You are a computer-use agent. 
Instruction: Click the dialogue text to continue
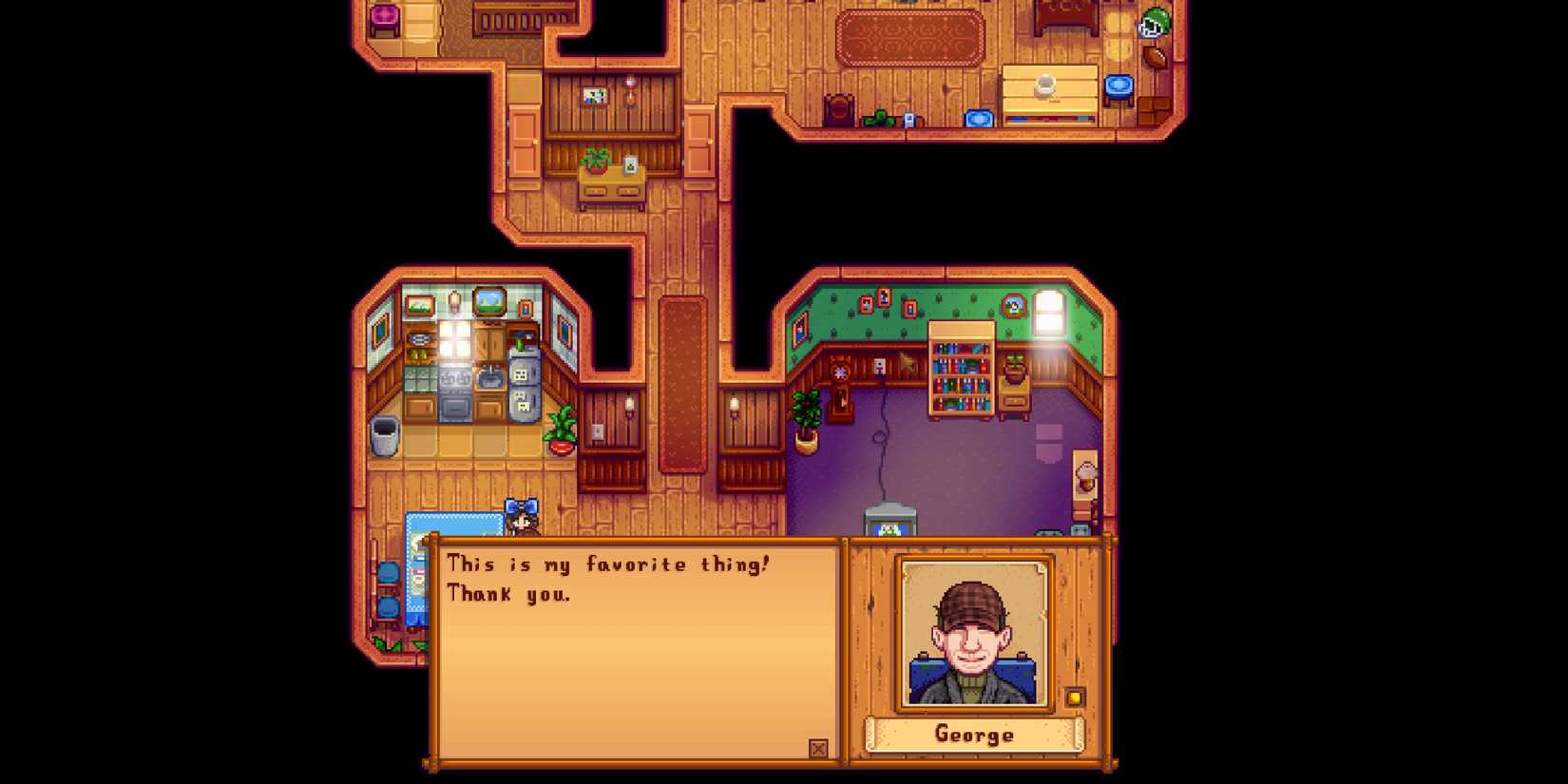coord(608,577)
